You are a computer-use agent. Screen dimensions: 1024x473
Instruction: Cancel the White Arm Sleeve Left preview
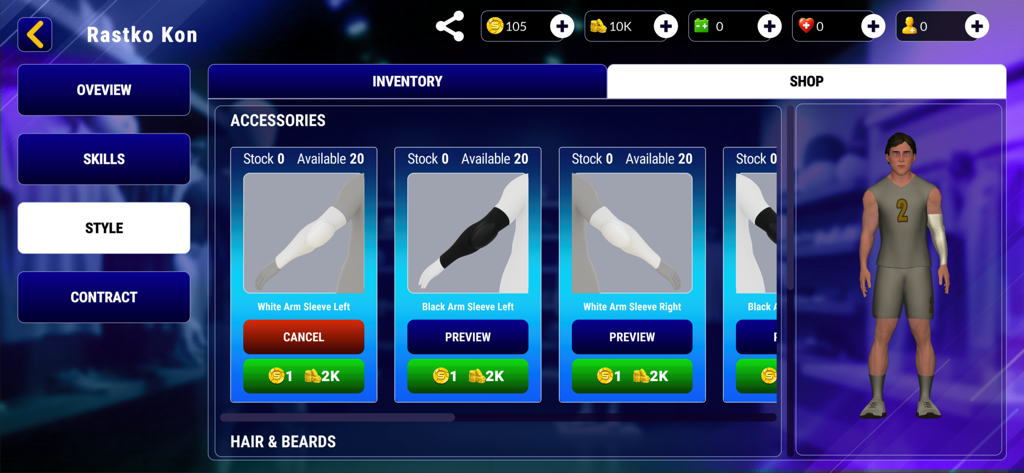304,337
